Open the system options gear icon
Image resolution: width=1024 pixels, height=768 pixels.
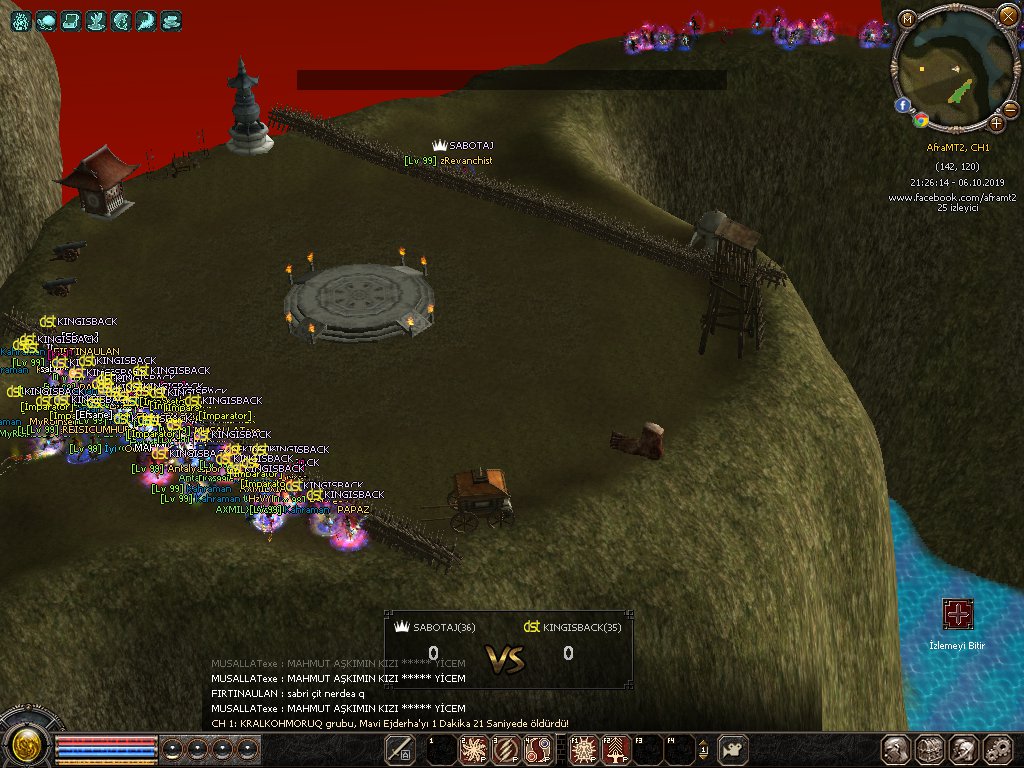(x=997, y=749)
